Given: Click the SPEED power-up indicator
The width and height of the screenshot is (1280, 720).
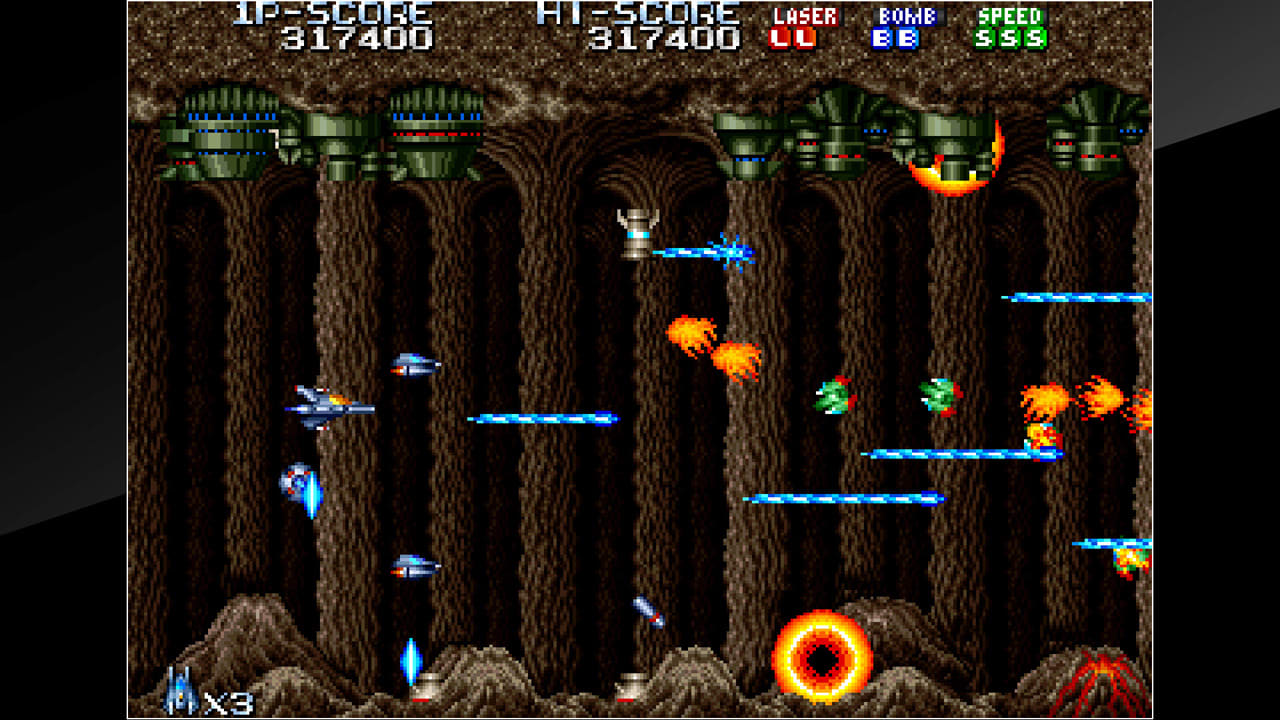Looking at the screenshot, I should [1011, 27].
